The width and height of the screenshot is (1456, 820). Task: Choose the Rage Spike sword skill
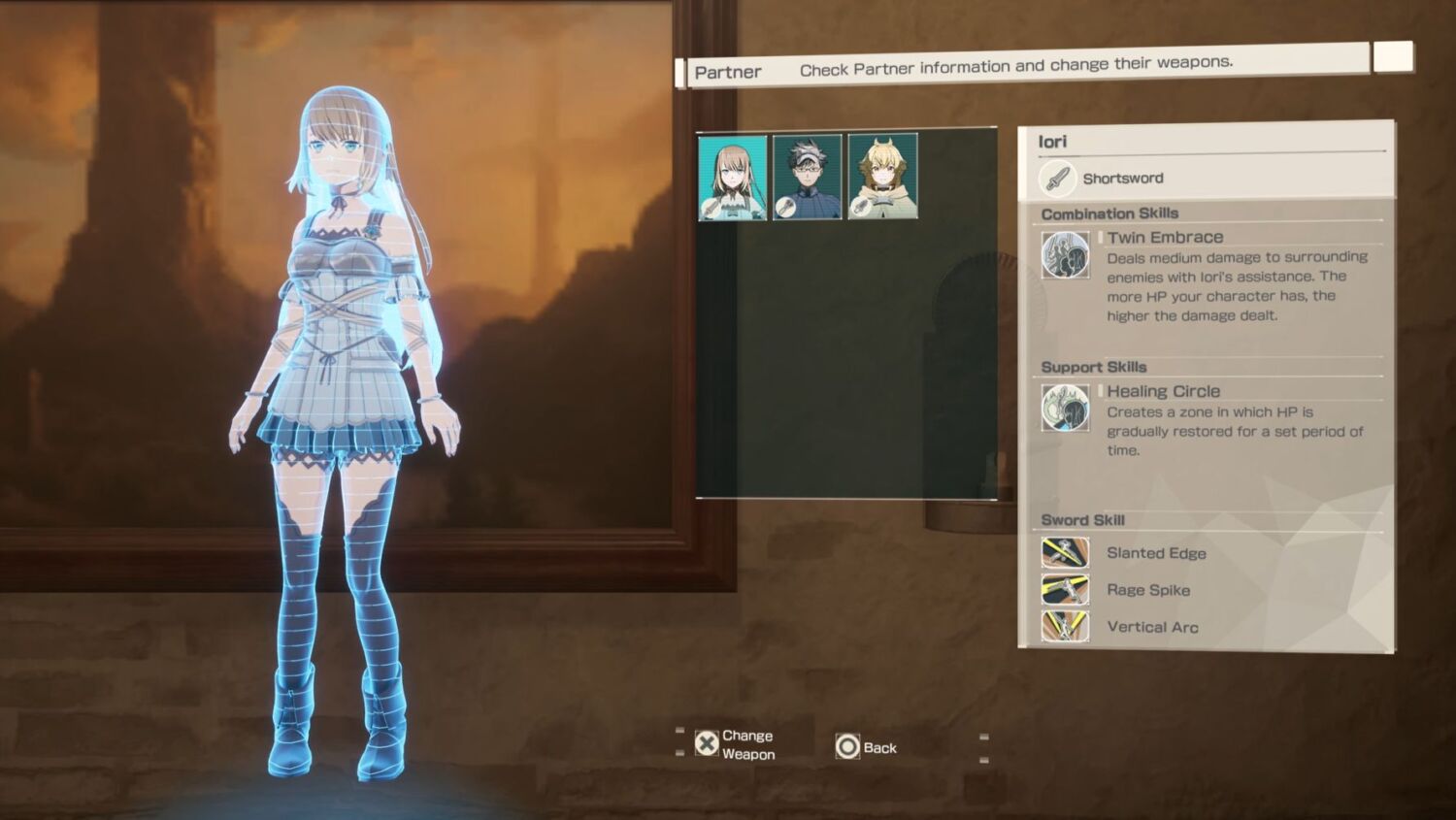(1147, 590)
